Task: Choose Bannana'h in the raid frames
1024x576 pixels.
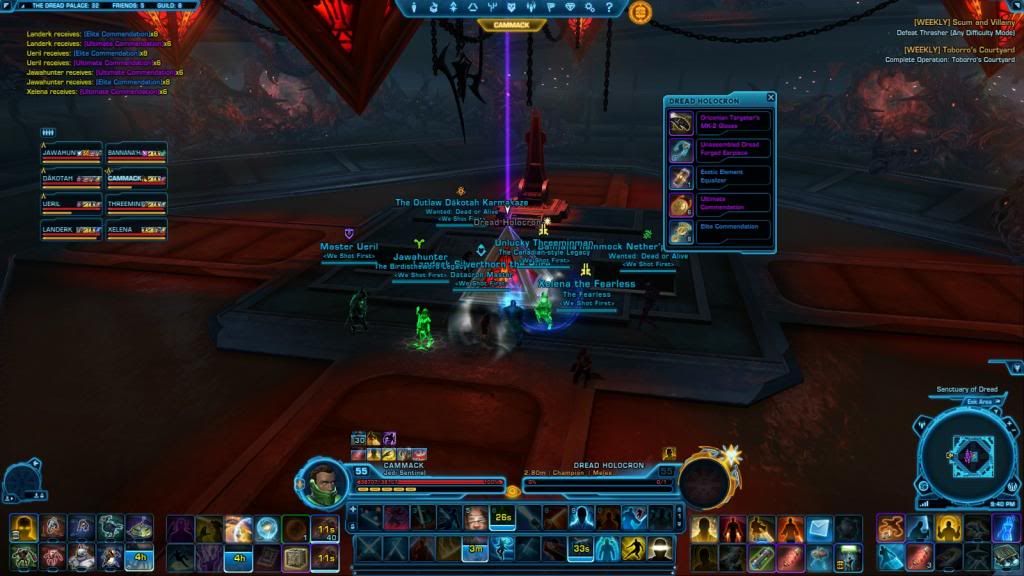Action: tap(136, 154)
